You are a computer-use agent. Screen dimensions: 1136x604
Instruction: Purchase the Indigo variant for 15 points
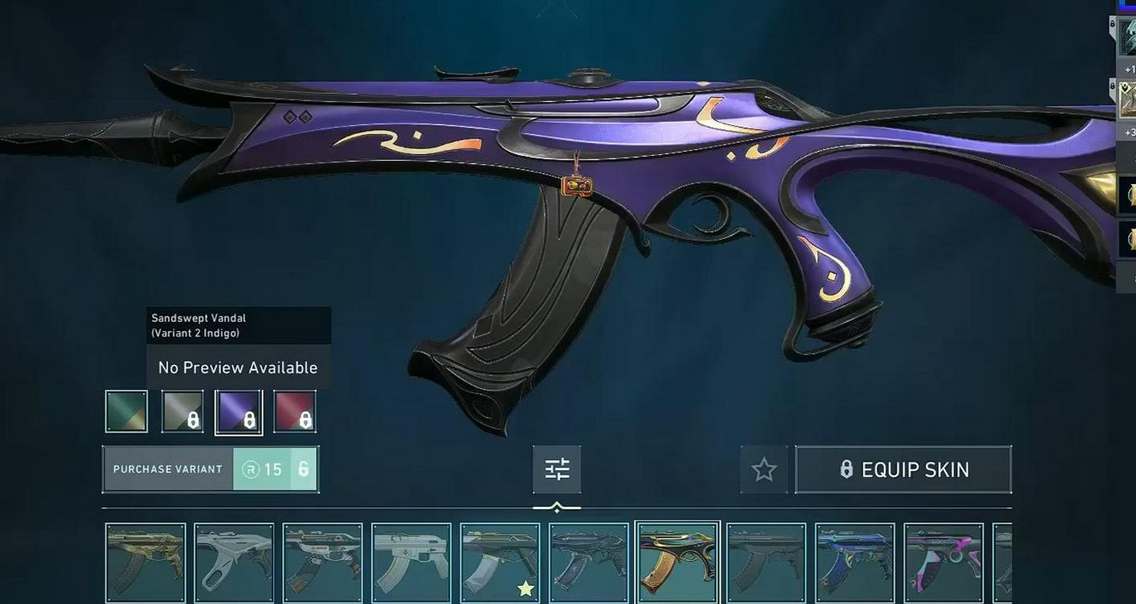click(210, 469)
